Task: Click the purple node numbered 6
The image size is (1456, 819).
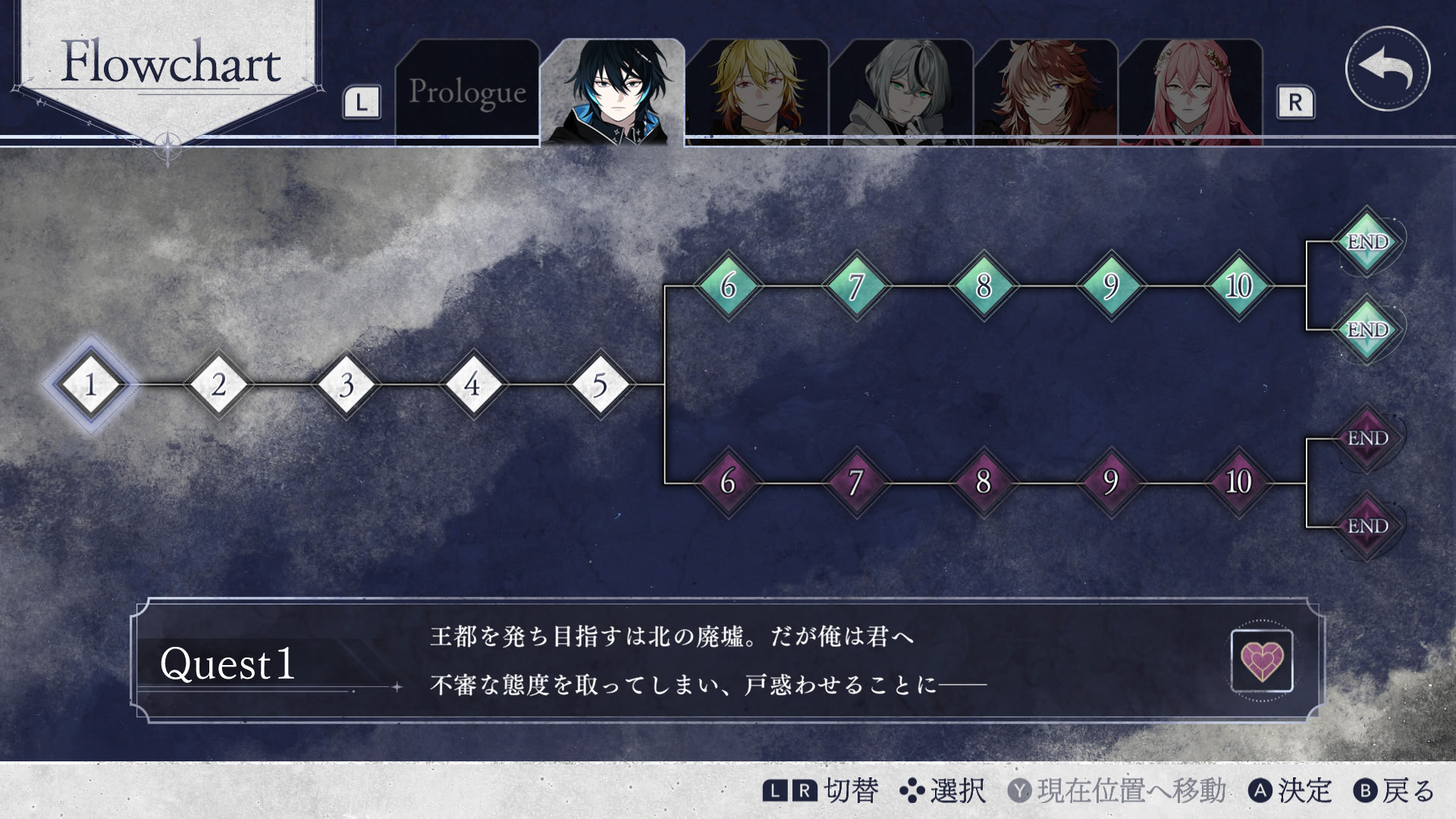Action: coord(728,481)
